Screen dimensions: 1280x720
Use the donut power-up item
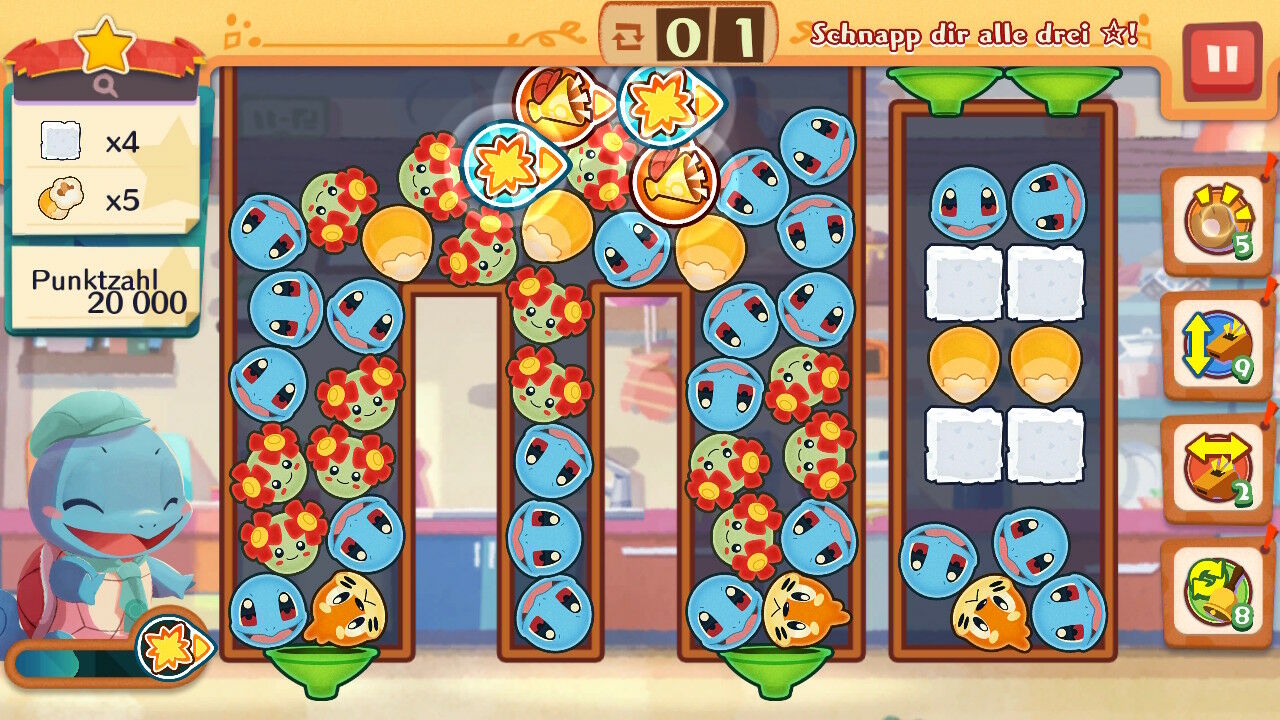click(x=1215, y=219)
